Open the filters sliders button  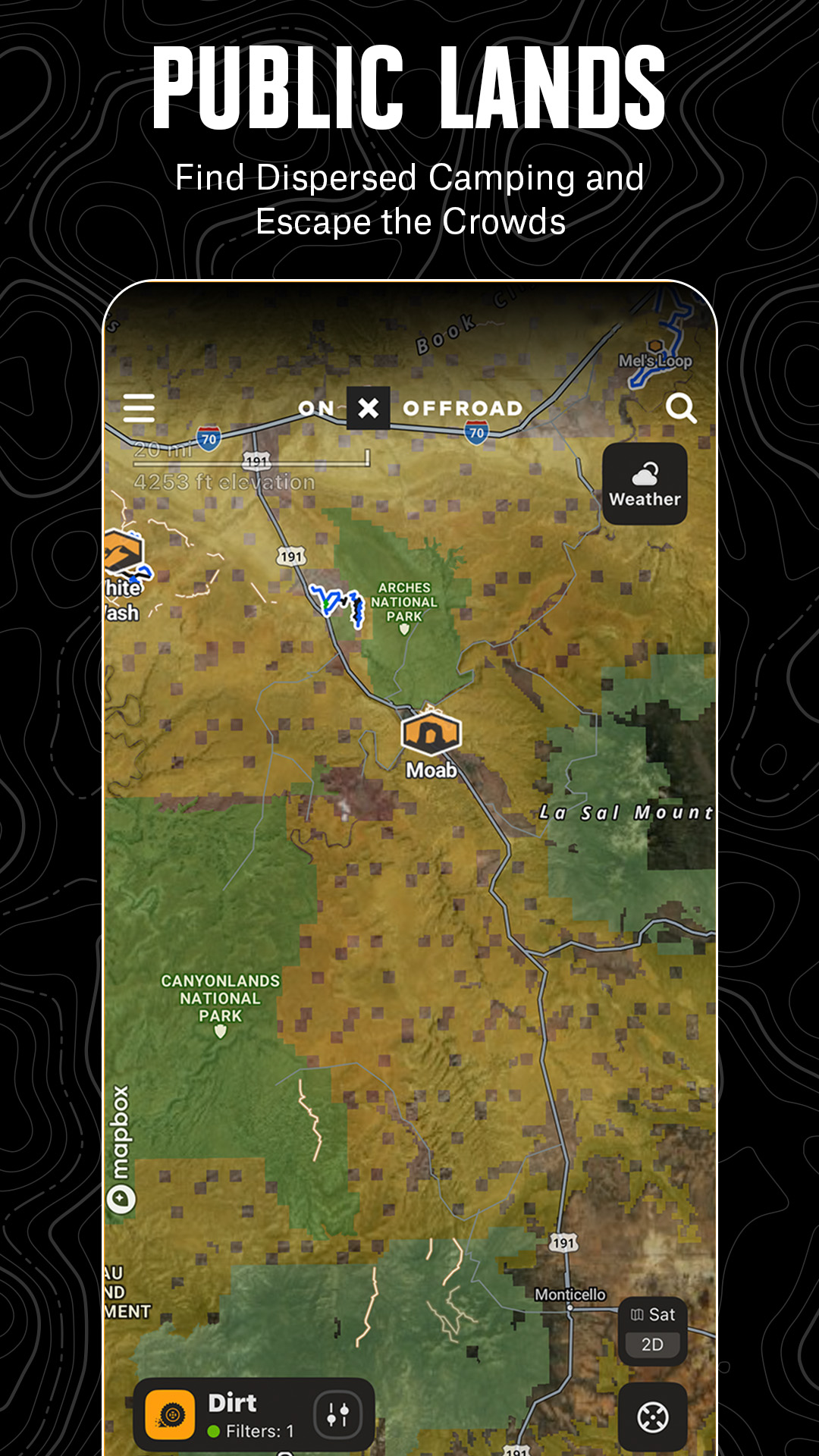pos(337,1415)
